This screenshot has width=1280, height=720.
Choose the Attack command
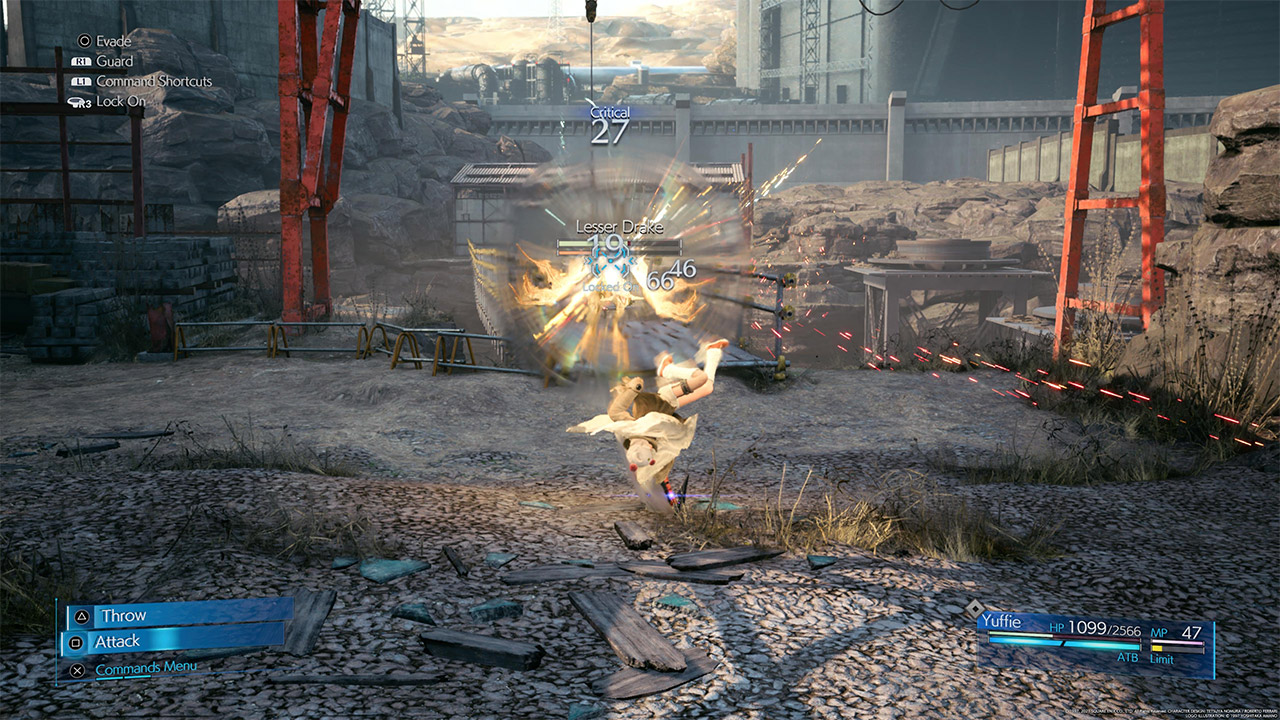click(x=174, y=641)
